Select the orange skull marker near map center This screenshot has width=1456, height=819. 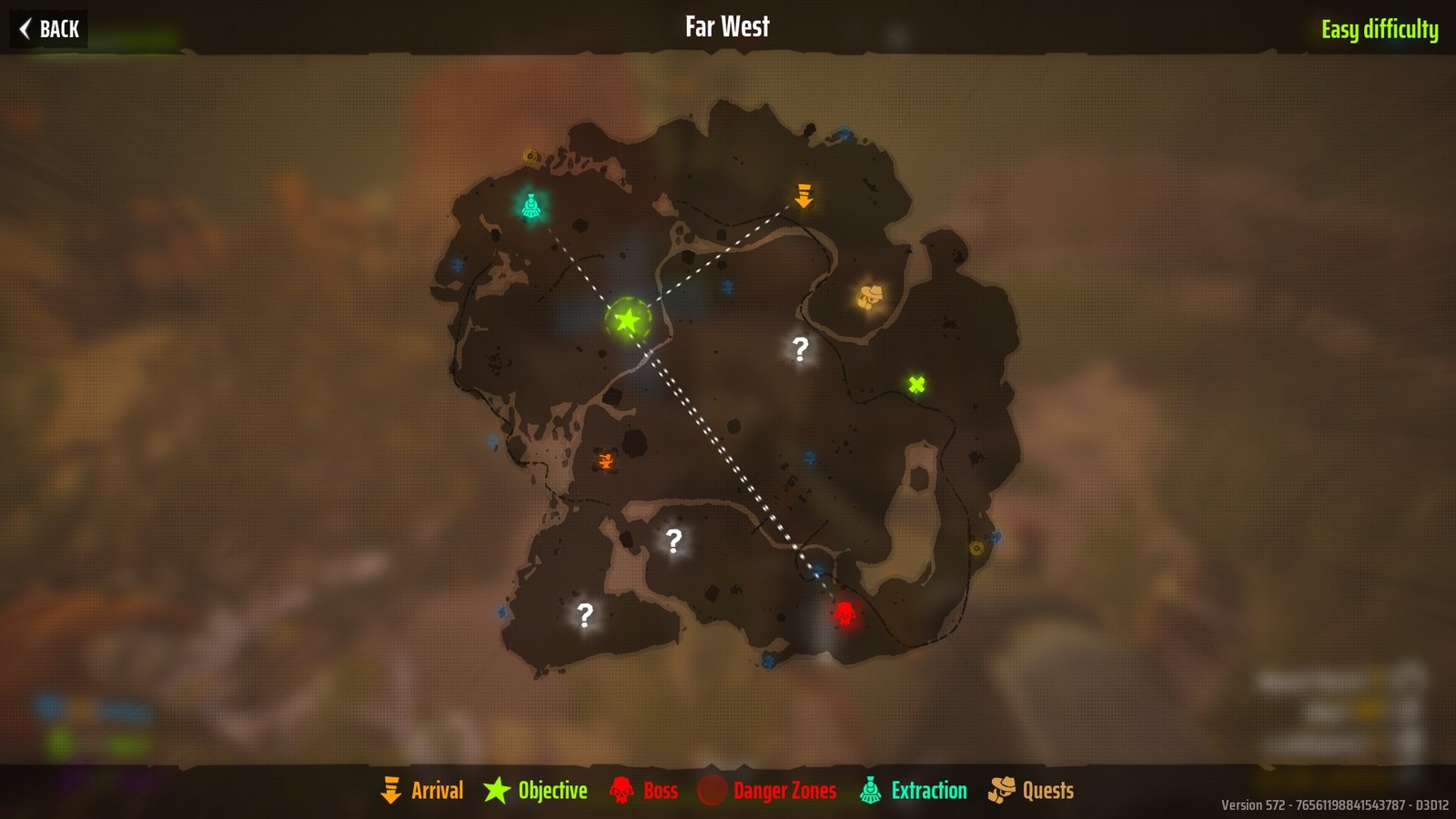pos(605,461)
